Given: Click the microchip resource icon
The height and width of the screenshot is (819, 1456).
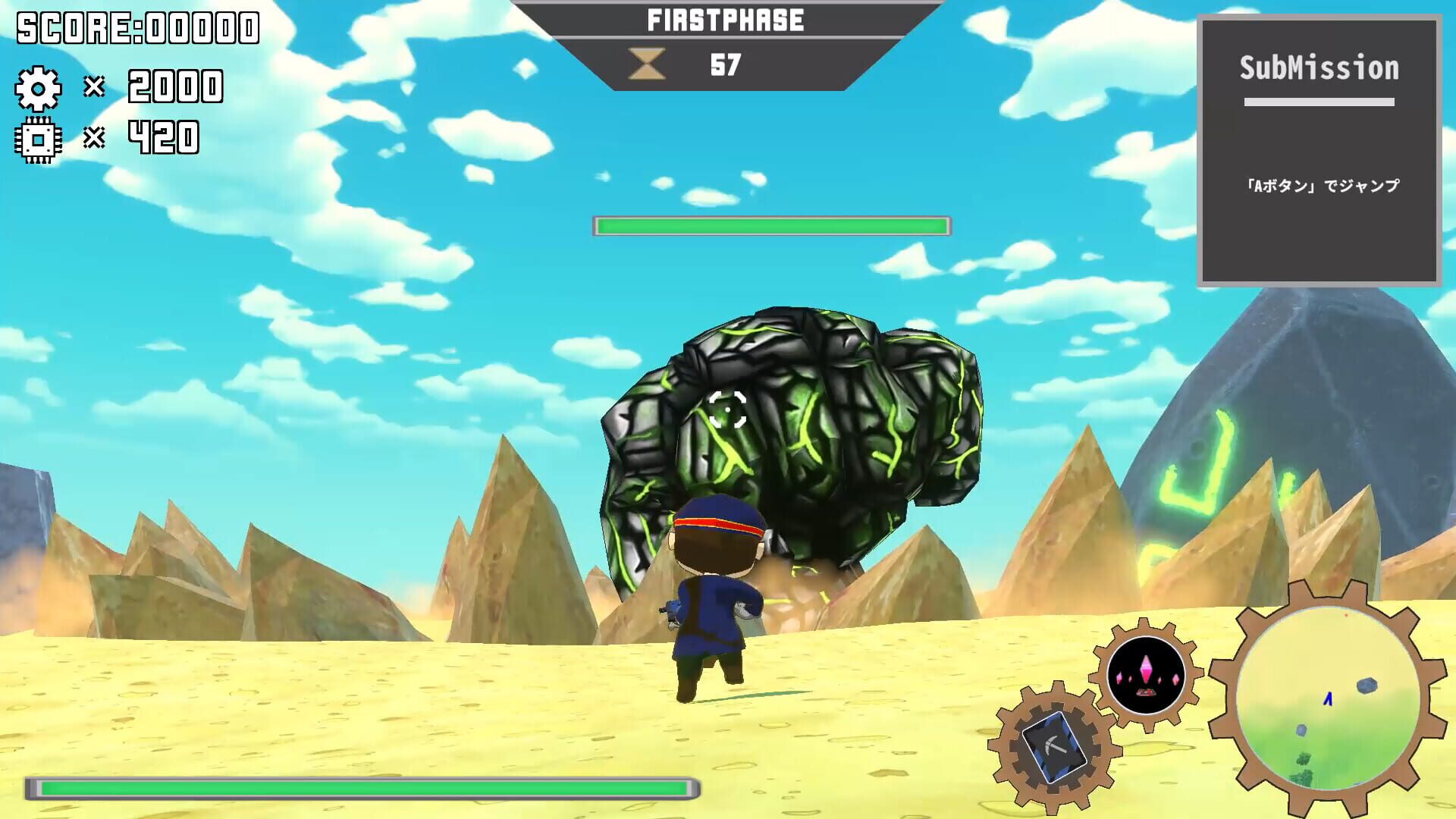Looking at the screenshot, I should pyautogui.click(x=39, y=139).
